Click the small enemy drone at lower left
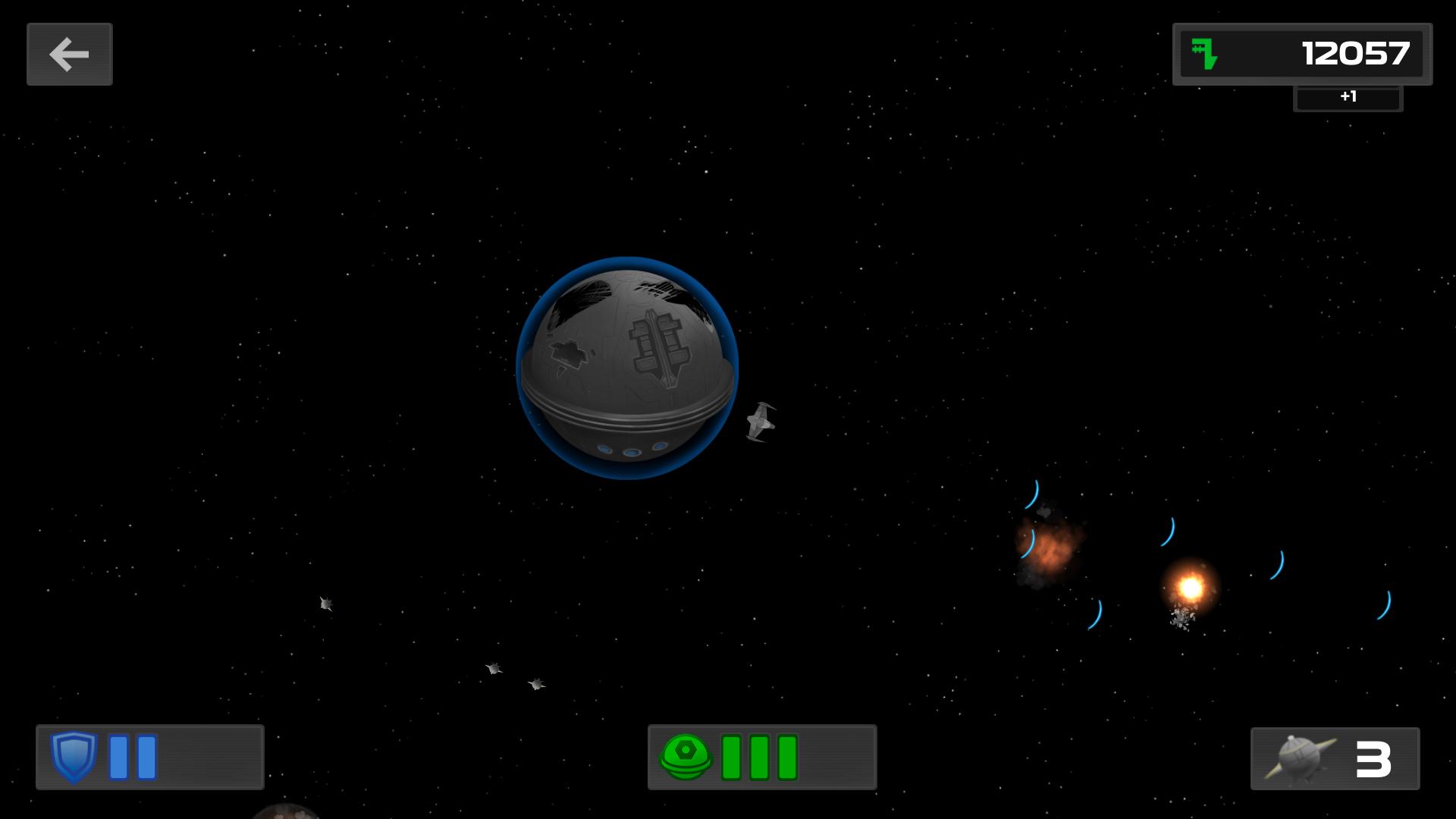 tap(325, 605)
